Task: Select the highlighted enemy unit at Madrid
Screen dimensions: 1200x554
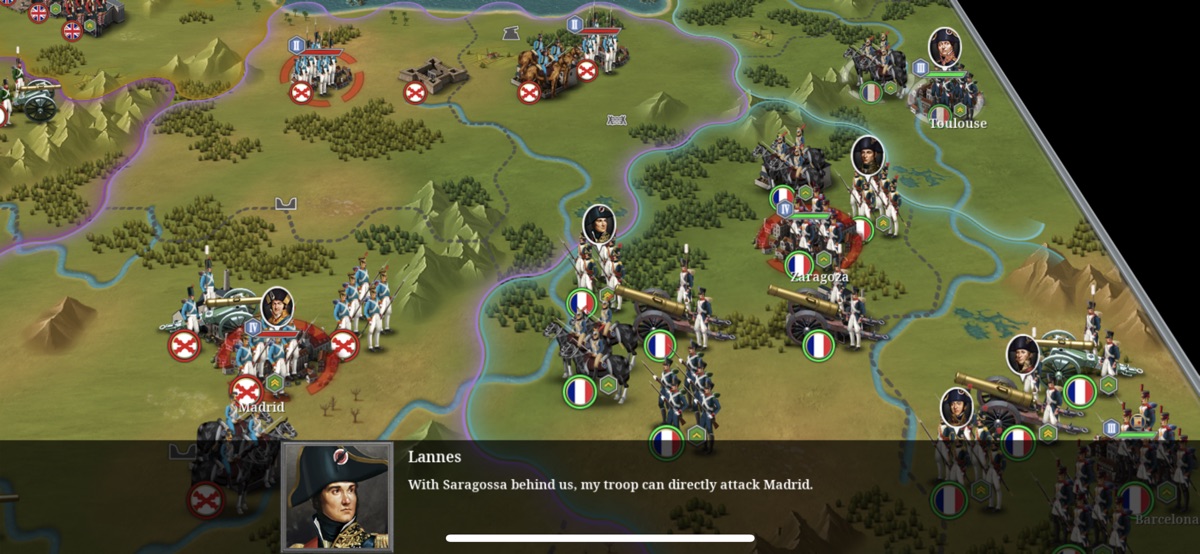Action: click(x=268, y=352)
